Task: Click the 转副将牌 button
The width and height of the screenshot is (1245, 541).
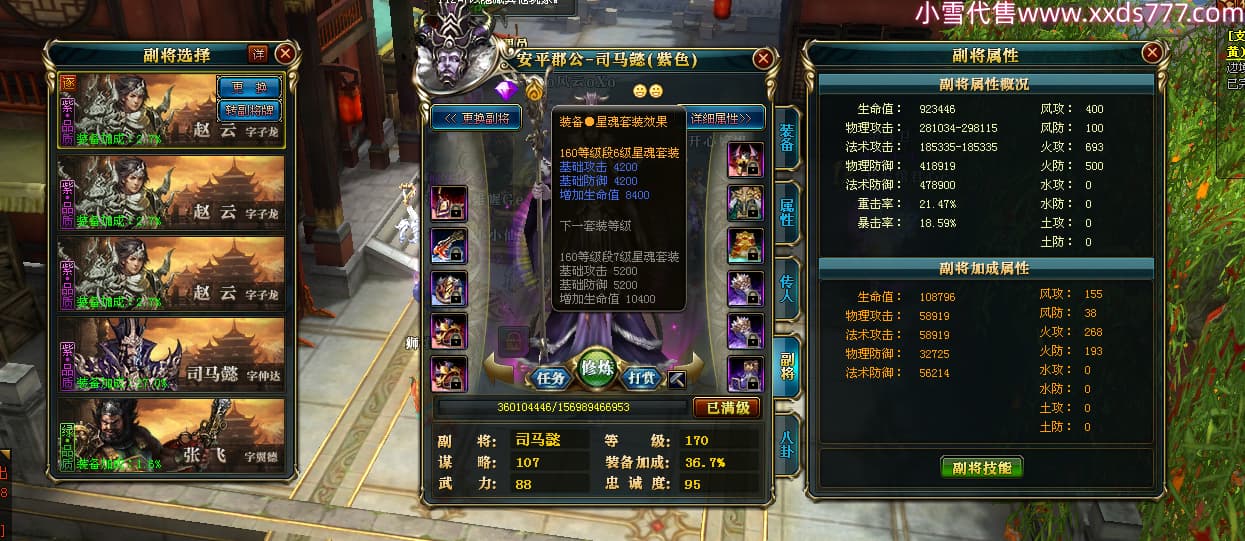Action: point(248,110)
